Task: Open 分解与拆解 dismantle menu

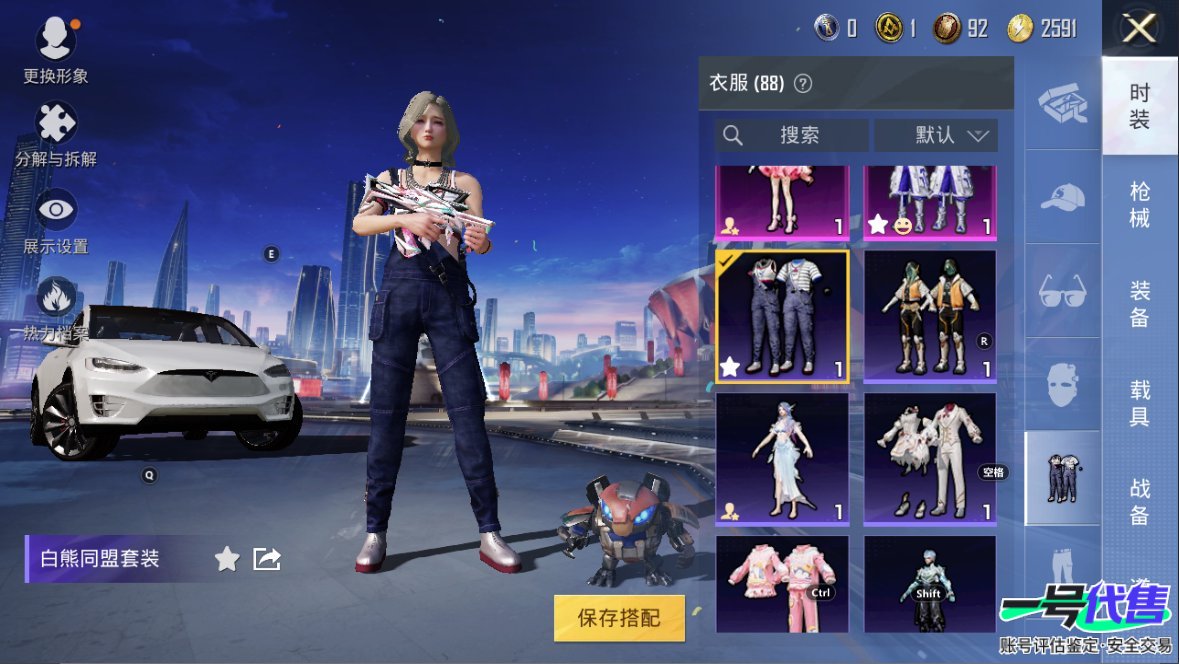Action: (x=56, y=125)
